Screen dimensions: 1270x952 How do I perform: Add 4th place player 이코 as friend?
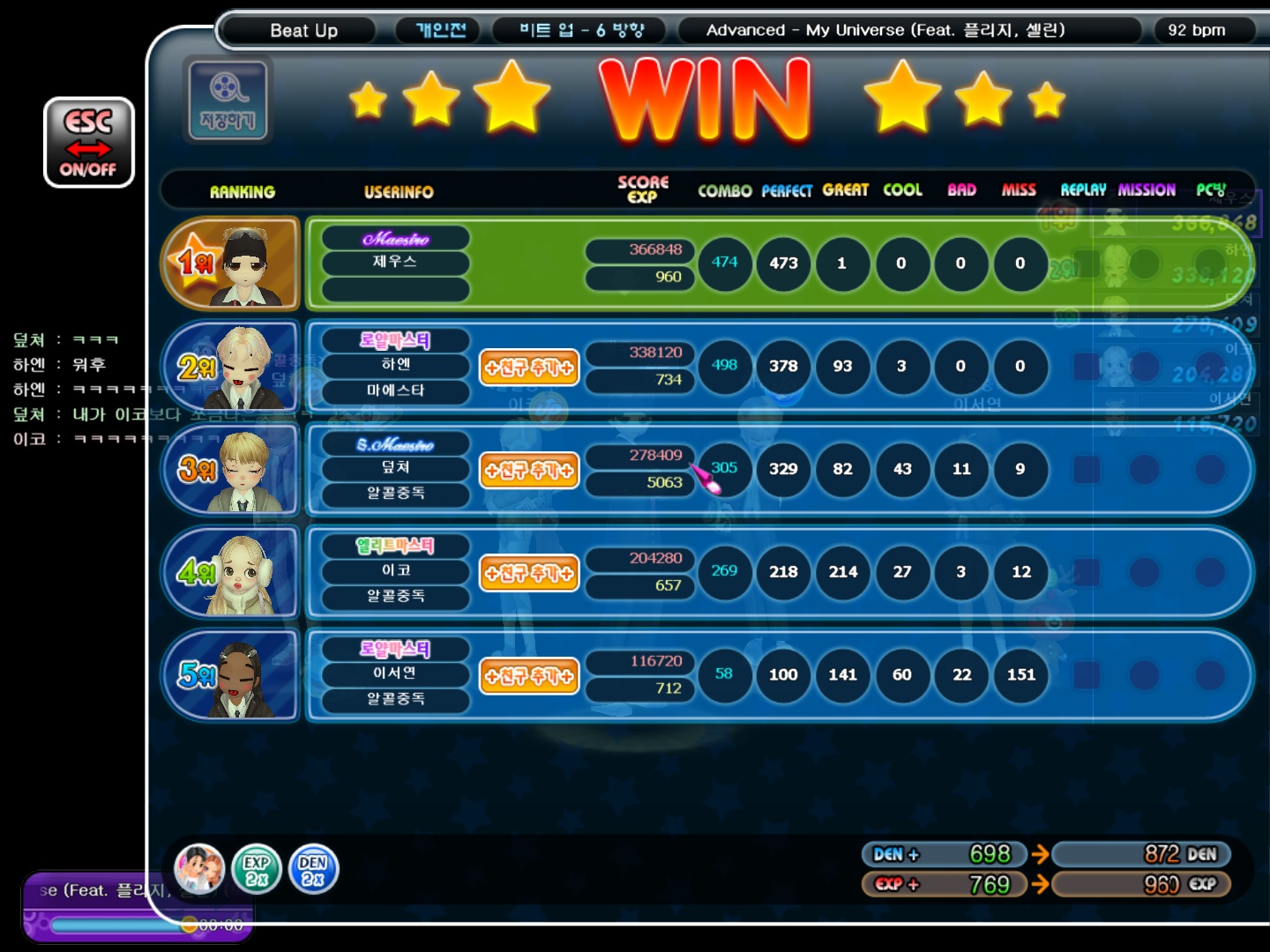click(x=529, y=573)
